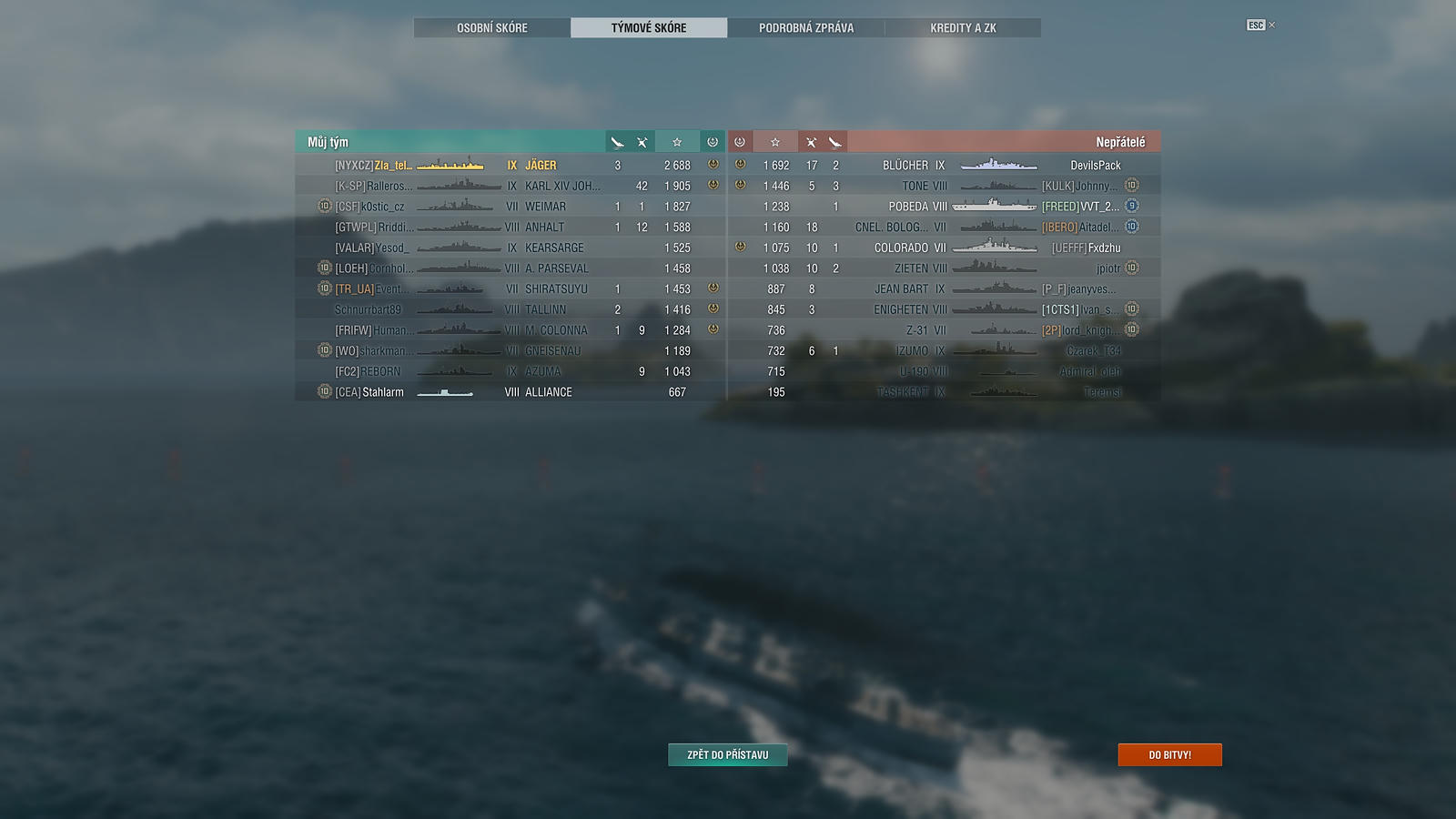
Task: Sort my team by base XP star
Action: tap(677, 142)
